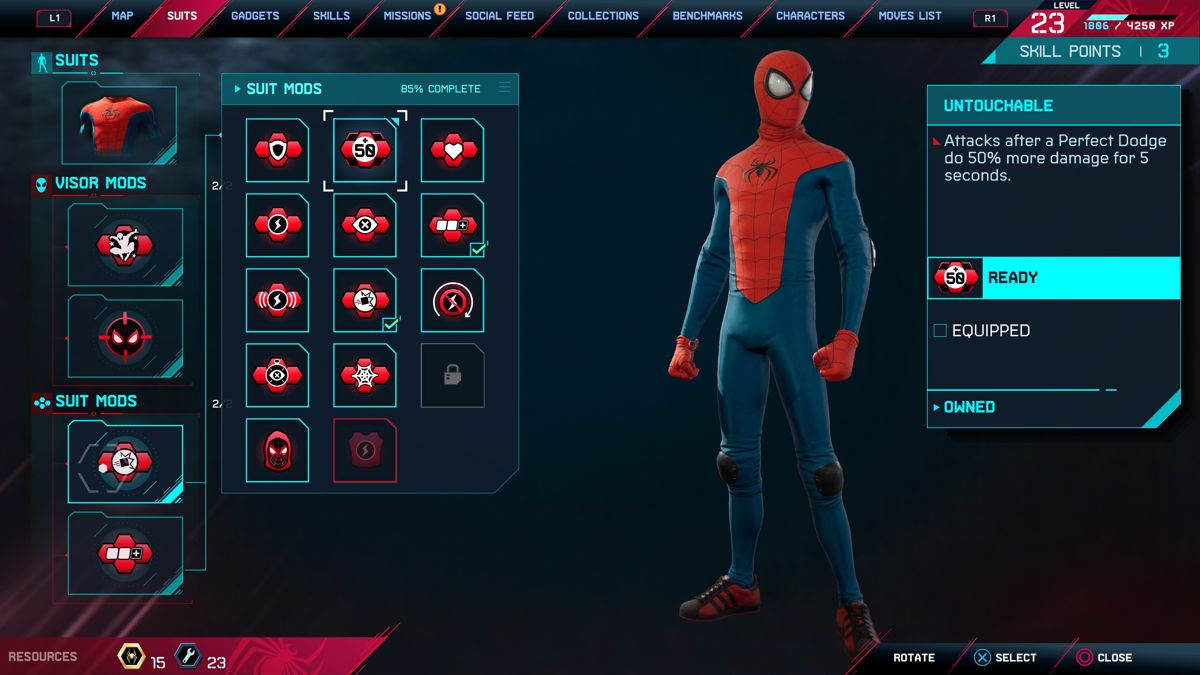Select the red suit thumbnail under Suits

[x=119, y=124]
